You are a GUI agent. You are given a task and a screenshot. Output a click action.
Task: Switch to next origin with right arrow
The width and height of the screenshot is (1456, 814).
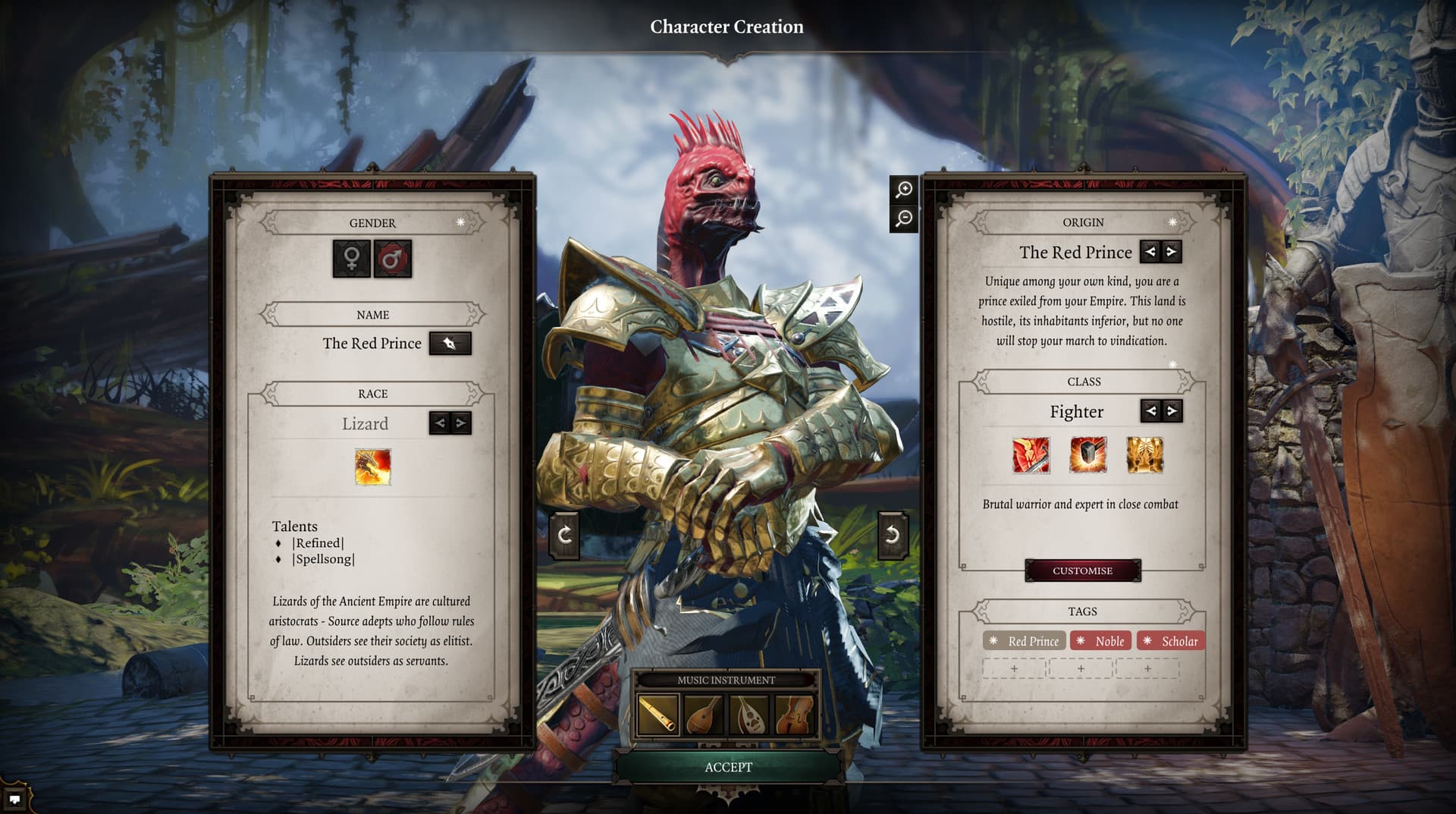1172,252
